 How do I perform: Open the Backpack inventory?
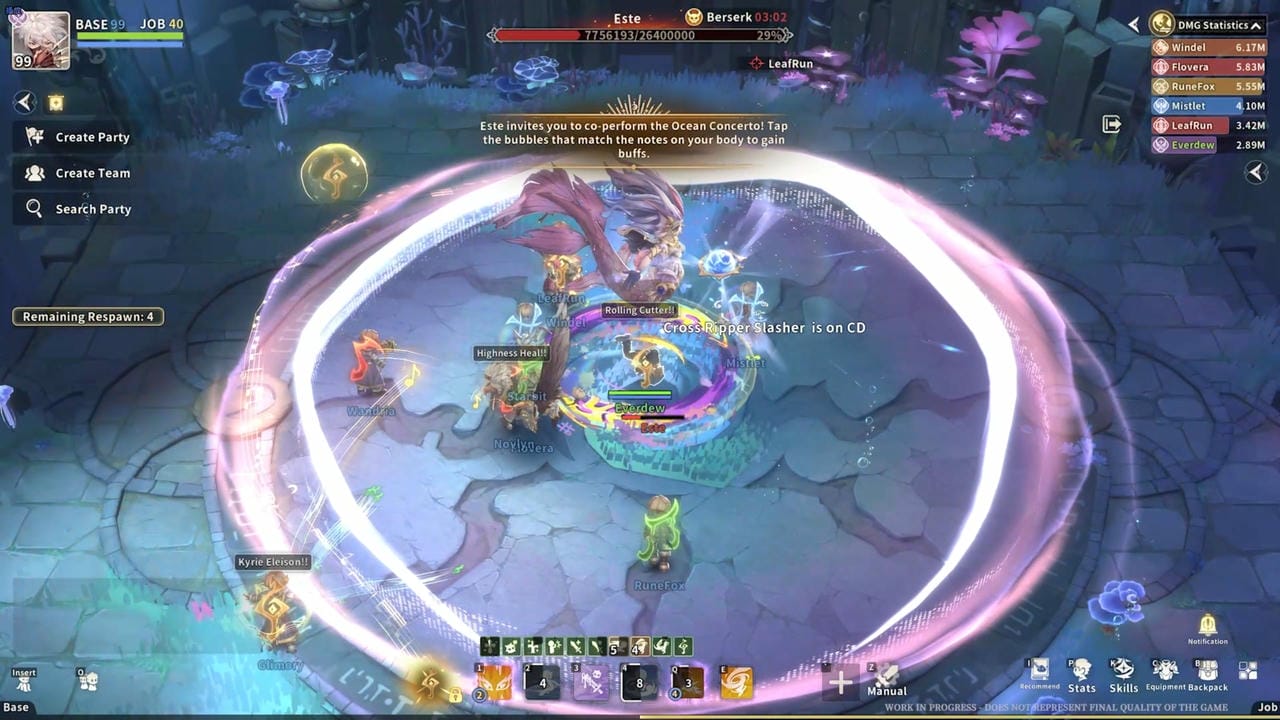pyautogui.click(x=1207, y=674)
